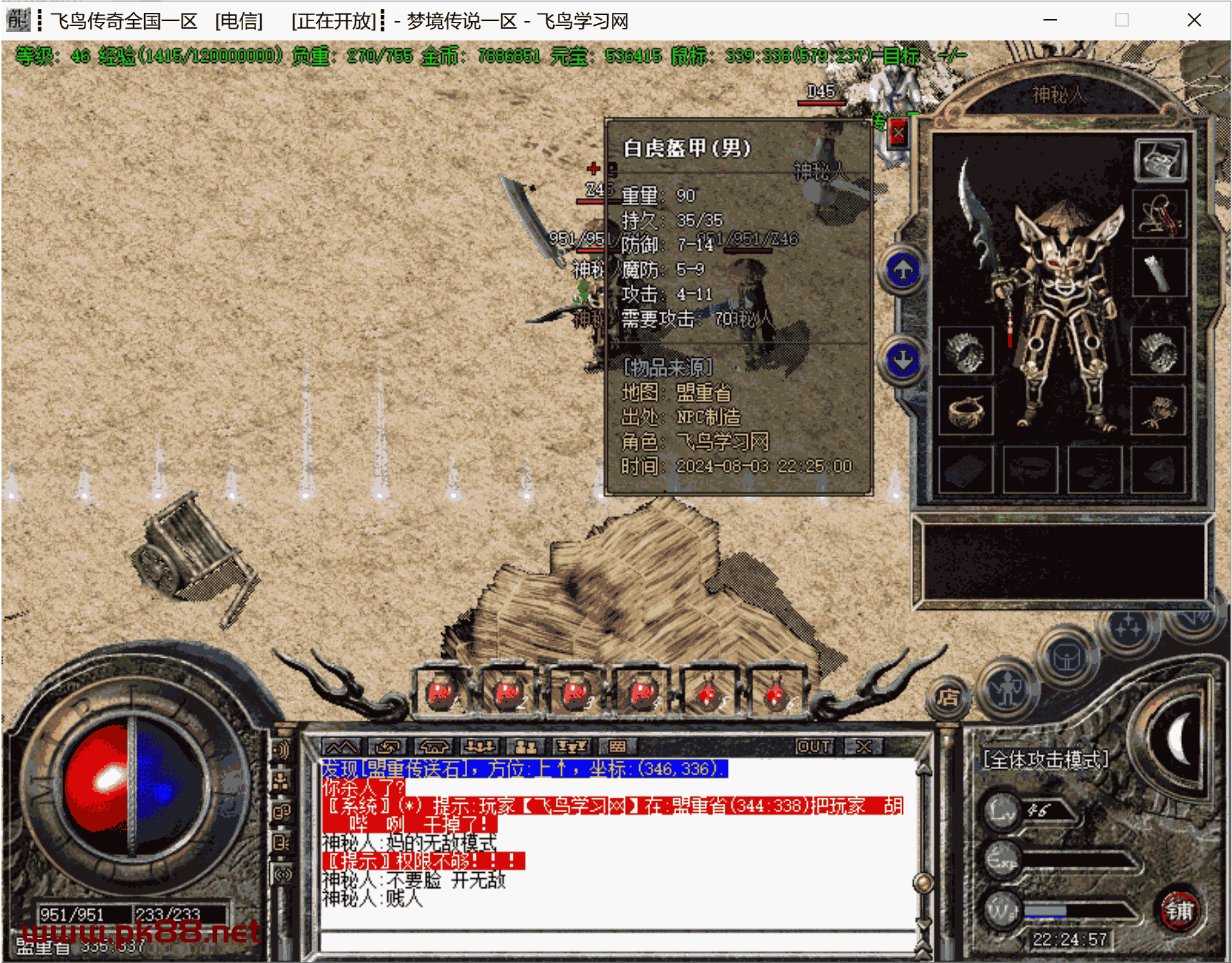The image size is (1232, 963).
Task: Click the red 铺 stall button
Action: (1179, 910)
